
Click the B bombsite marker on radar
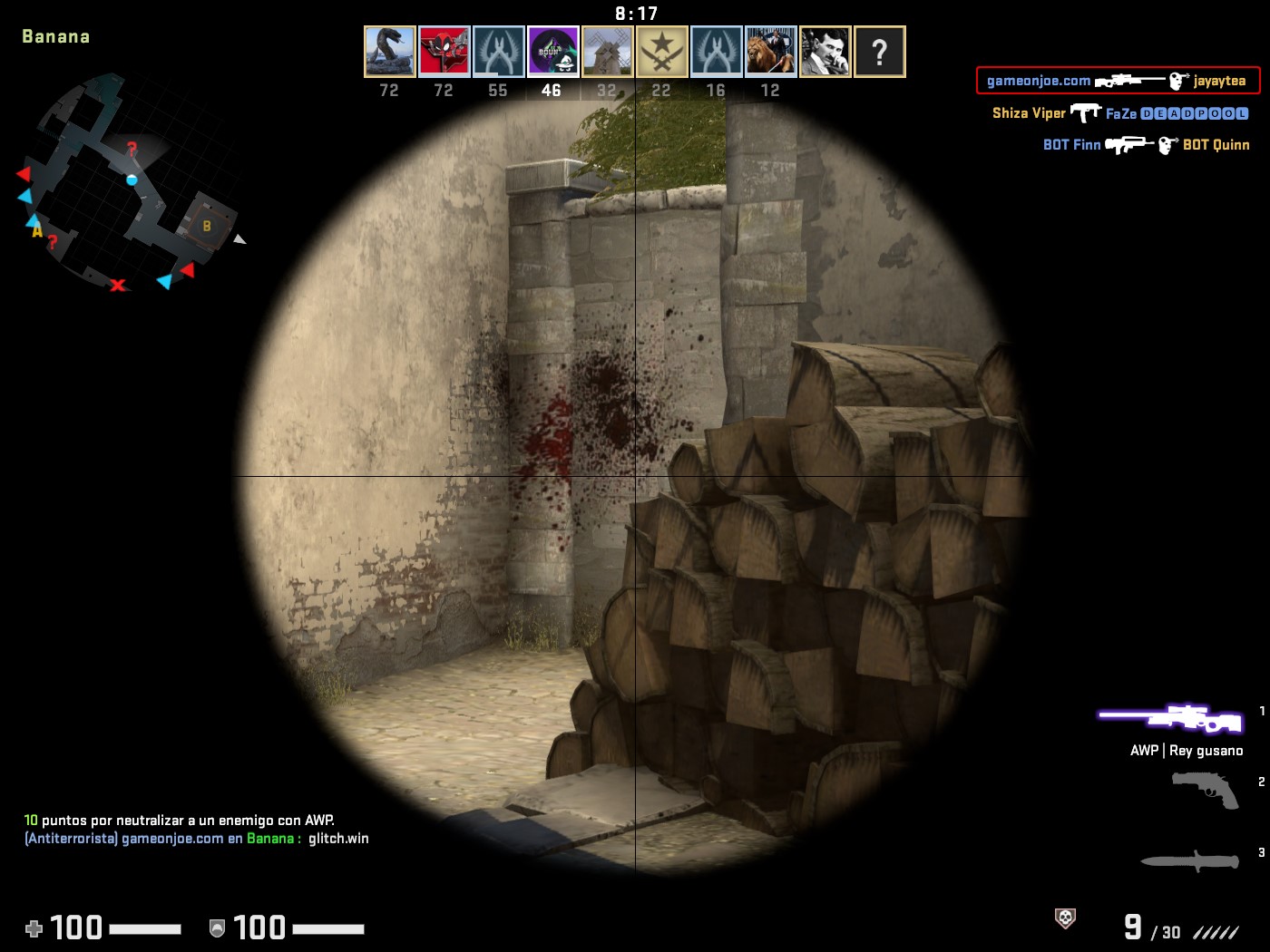207,226
